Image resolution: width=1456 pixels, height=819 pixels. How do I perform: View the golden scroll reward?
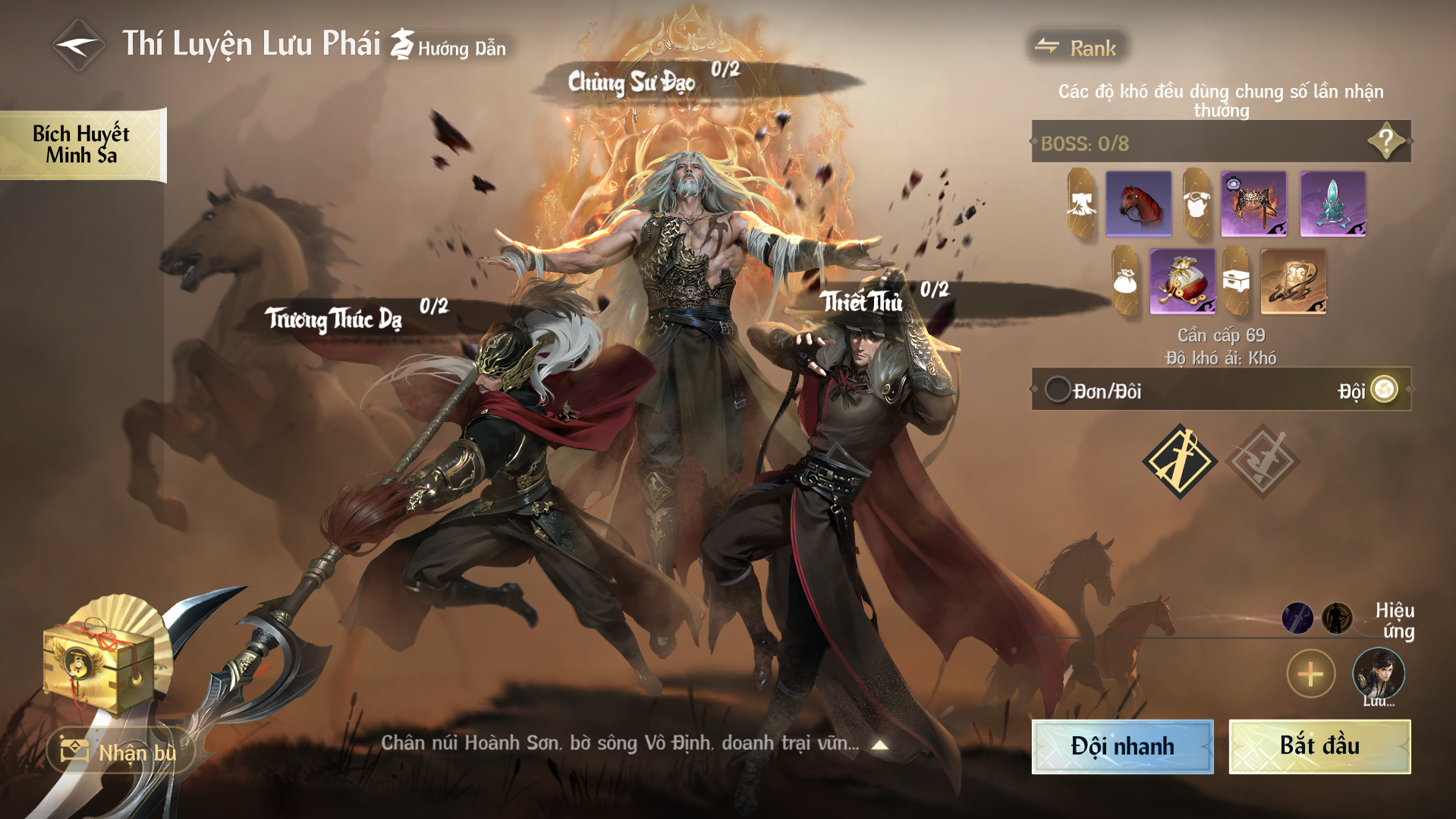pyautogui.click(x=1293, y=281)
